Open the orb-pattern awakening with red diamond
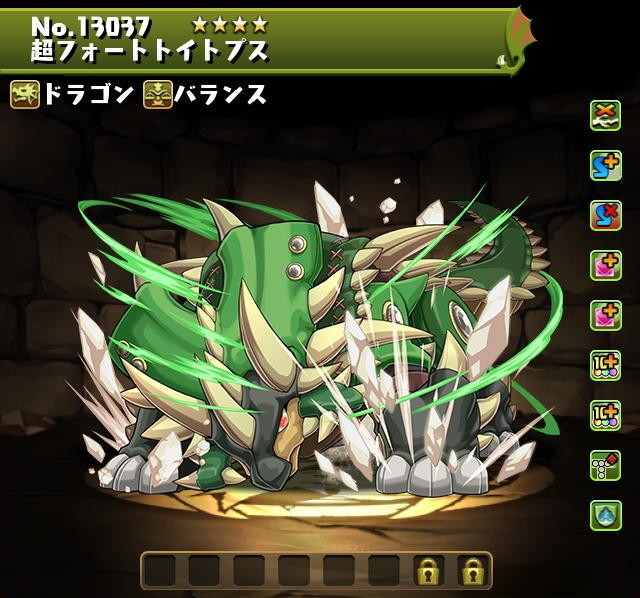This screenshot has height=598, width=640. click(602, 465)
